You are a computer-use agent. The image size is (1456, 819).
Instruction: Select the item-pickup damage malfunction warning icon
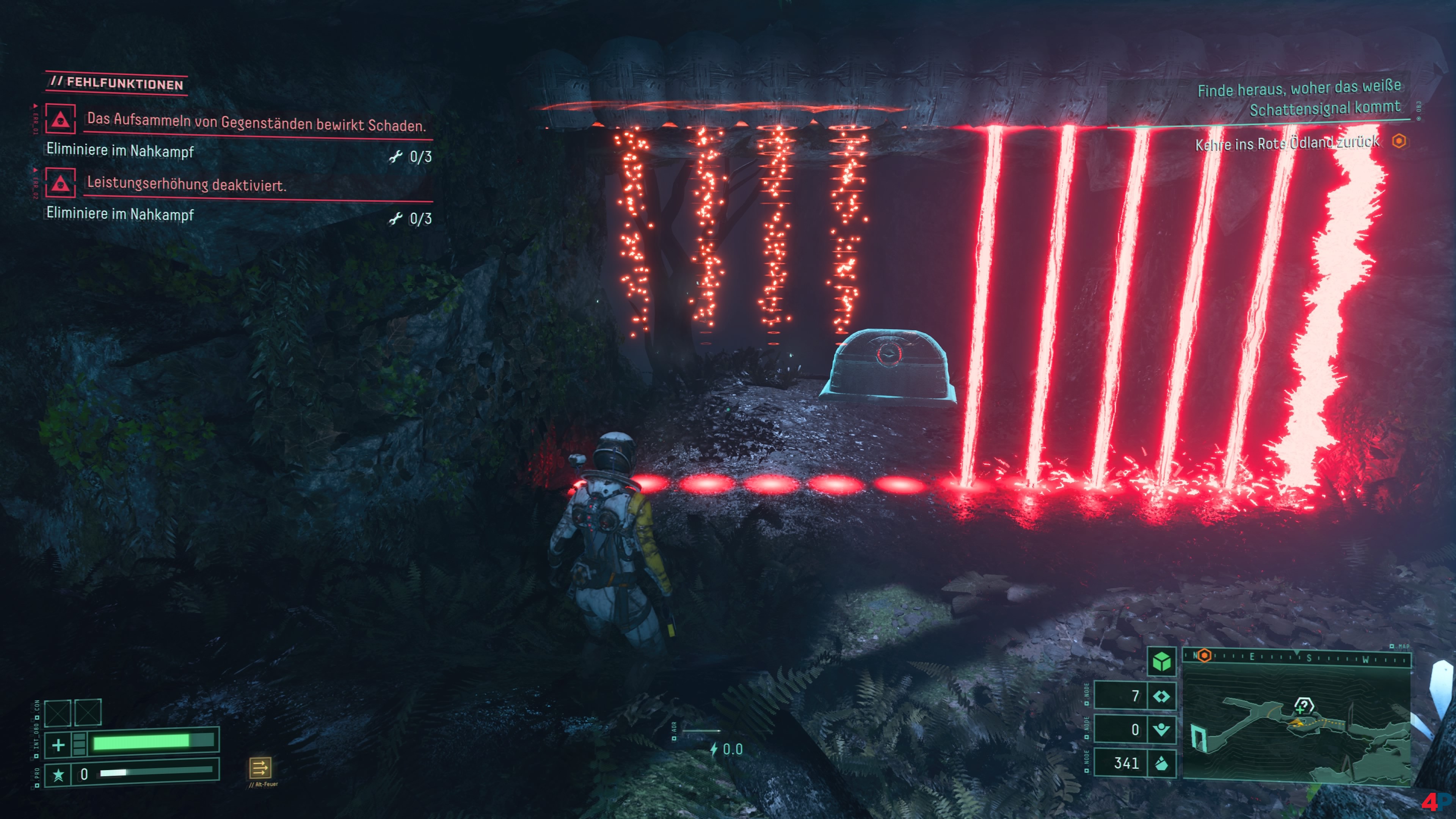[x=61, y=119]
